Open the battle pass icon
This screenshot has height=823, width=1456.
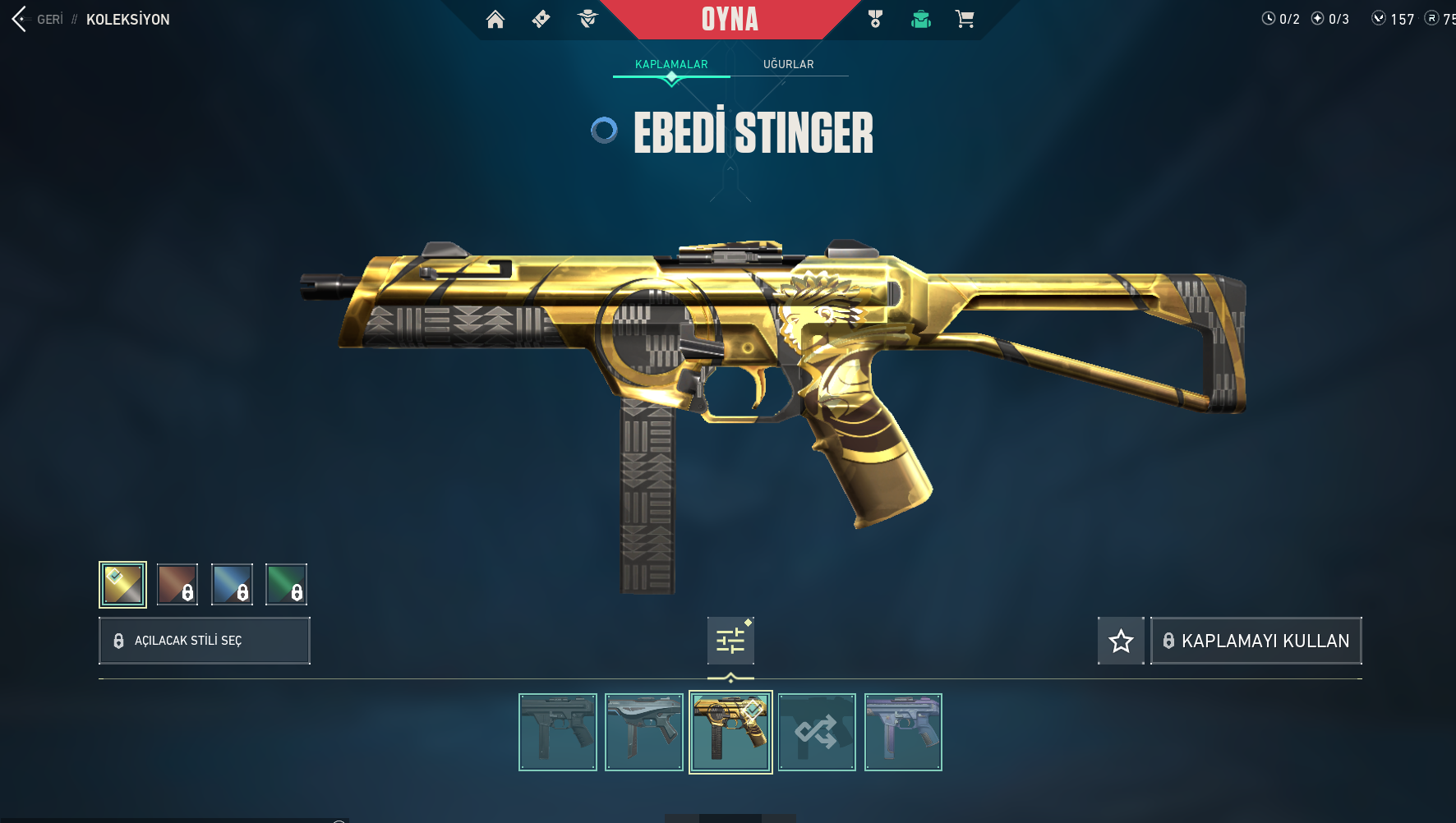pos(541,19)
